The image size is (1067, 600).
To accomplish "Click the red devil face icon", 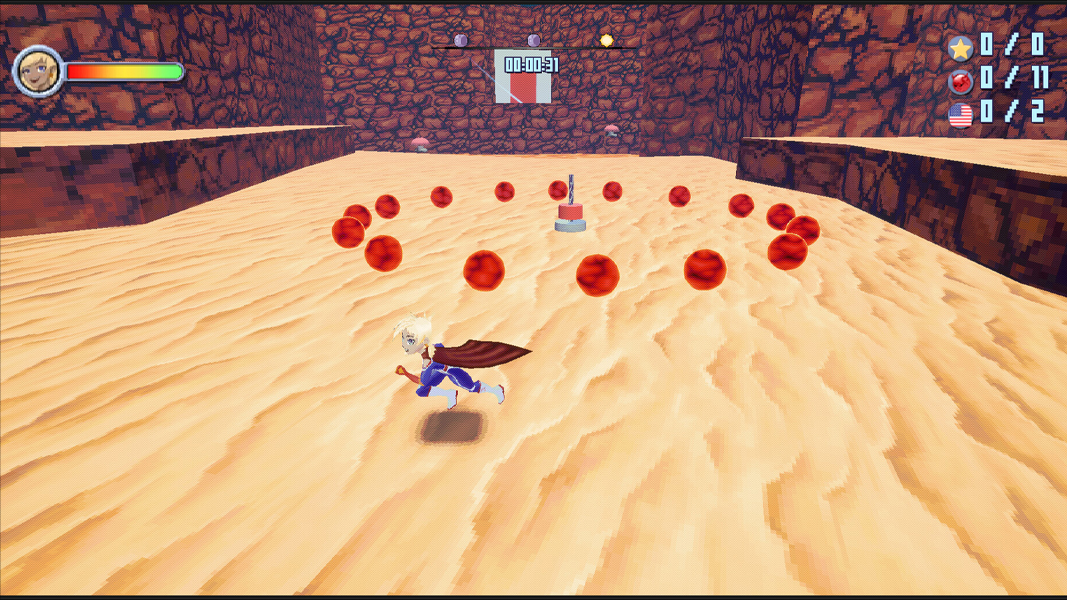I will [960, 81].
